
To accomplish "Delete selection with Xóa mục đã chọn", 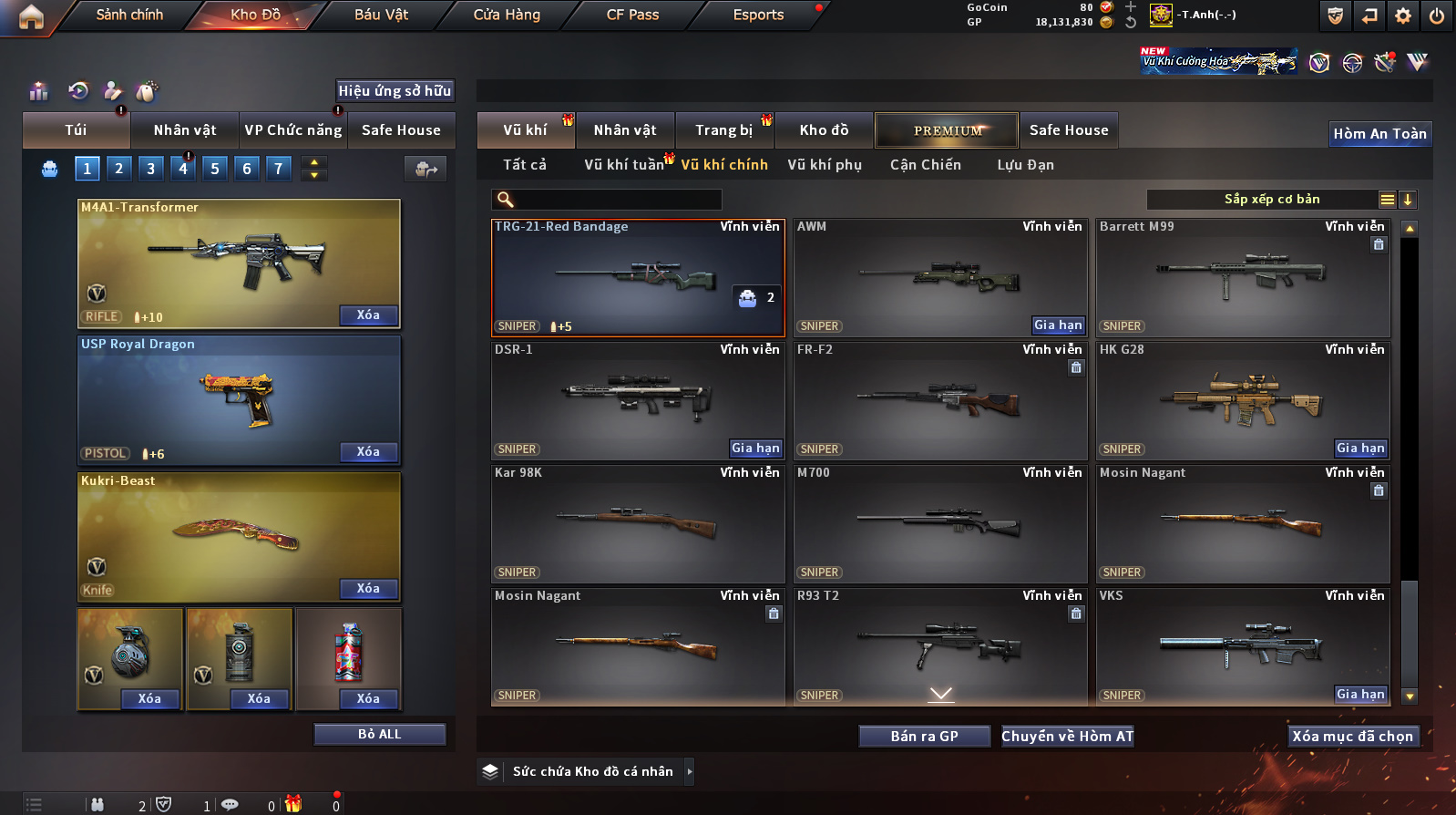I will coord(1352,737).
